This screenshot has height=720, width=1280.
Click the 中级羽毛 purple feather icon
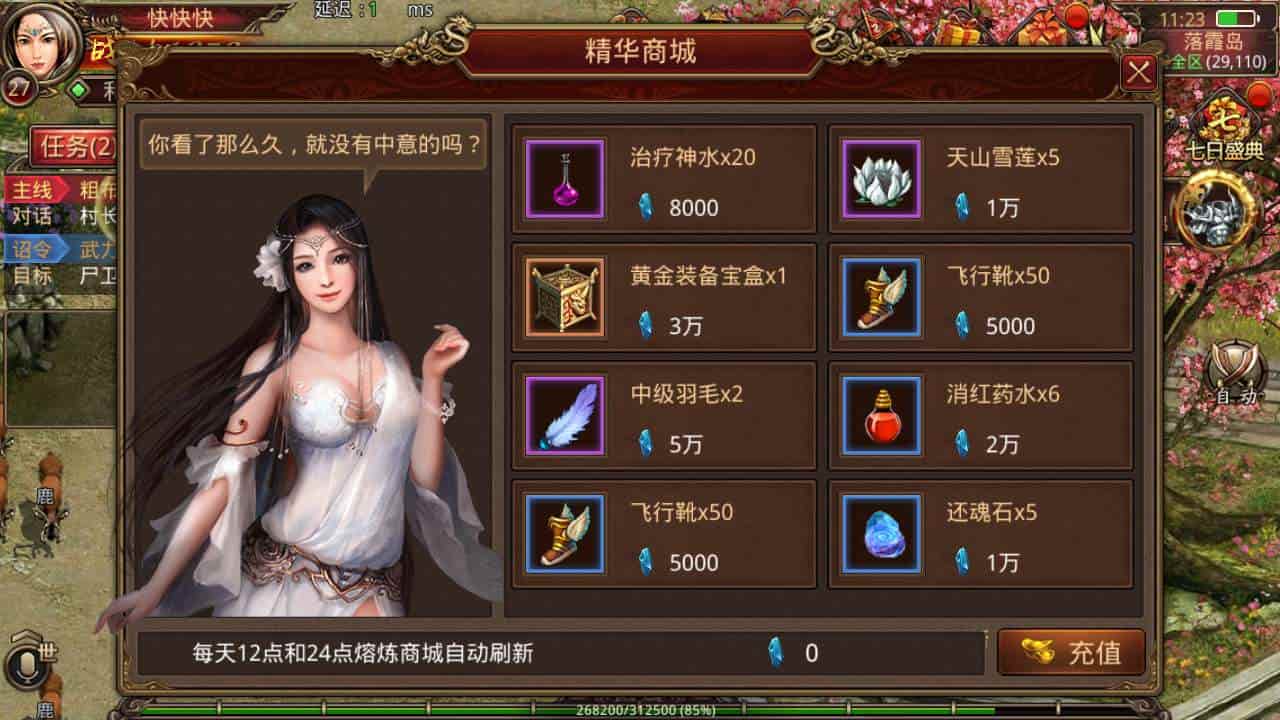(563, 414)
